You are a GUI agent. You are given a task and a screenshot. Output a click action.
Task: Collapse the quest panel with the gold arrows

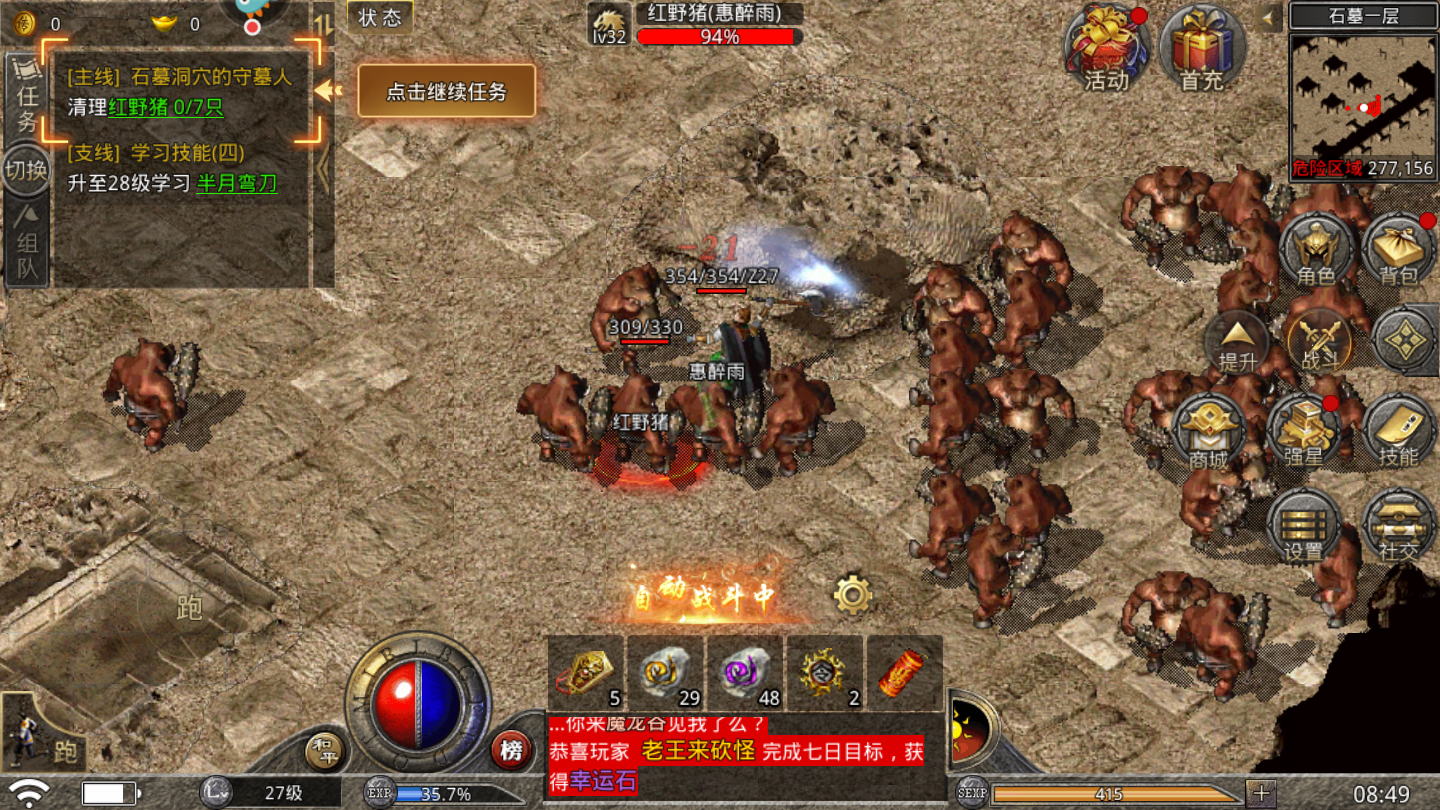[x=325, y=88]
